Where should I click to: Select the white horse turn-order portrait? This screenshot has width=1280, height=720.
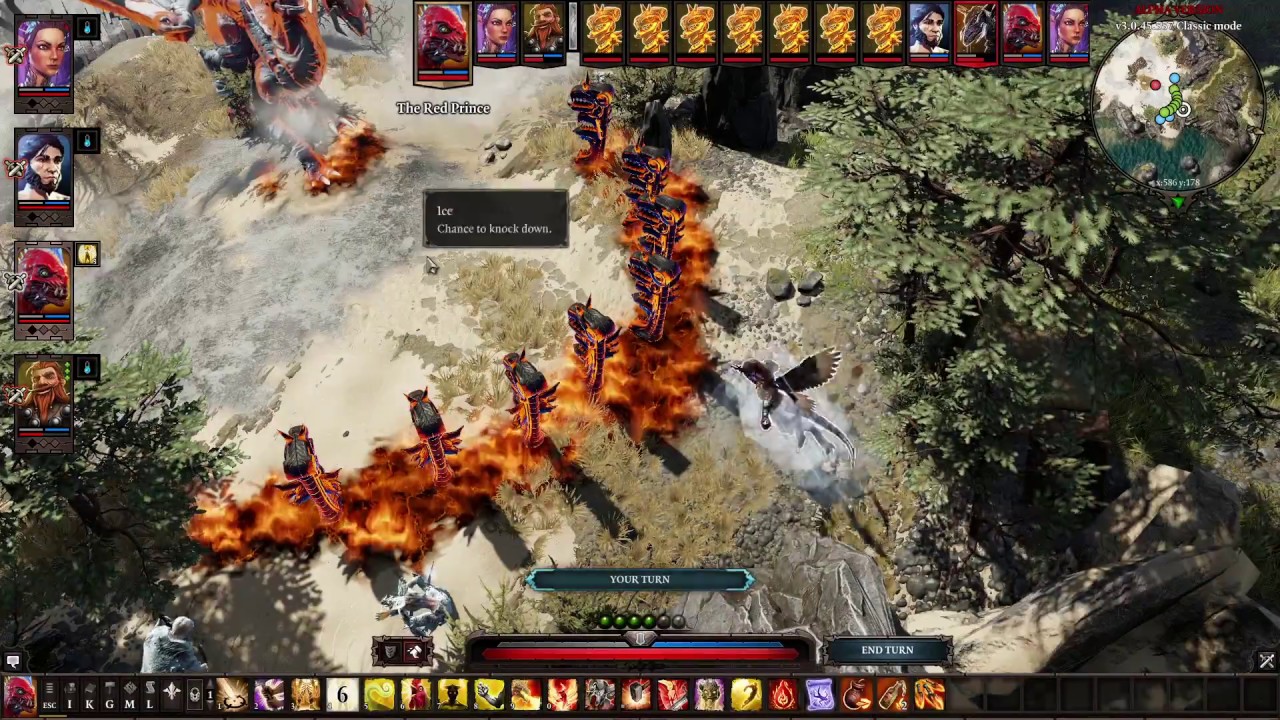(975, 30)
